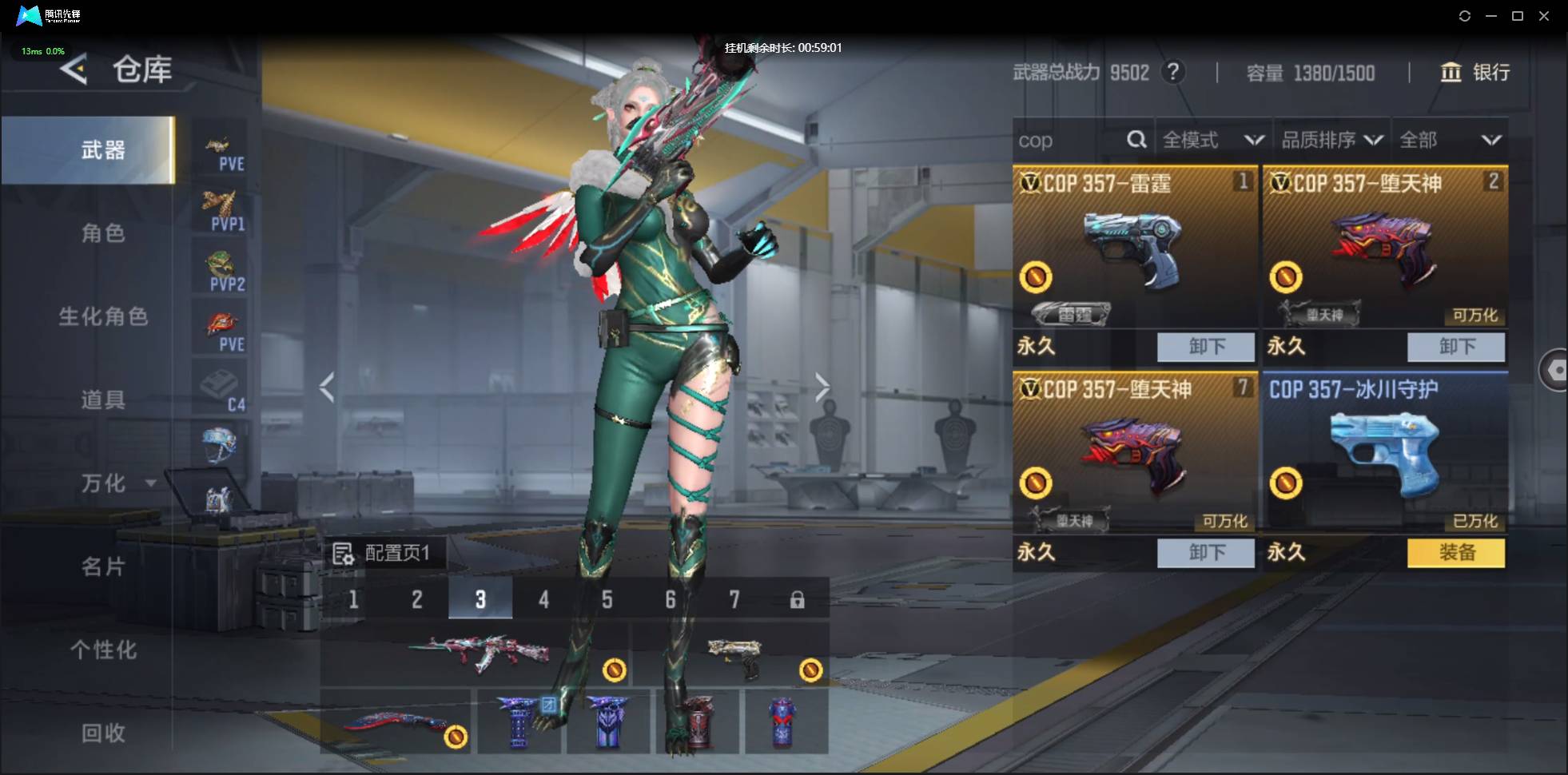Open the 名片 section
1568x775 pixels.
tap(103, 566)
